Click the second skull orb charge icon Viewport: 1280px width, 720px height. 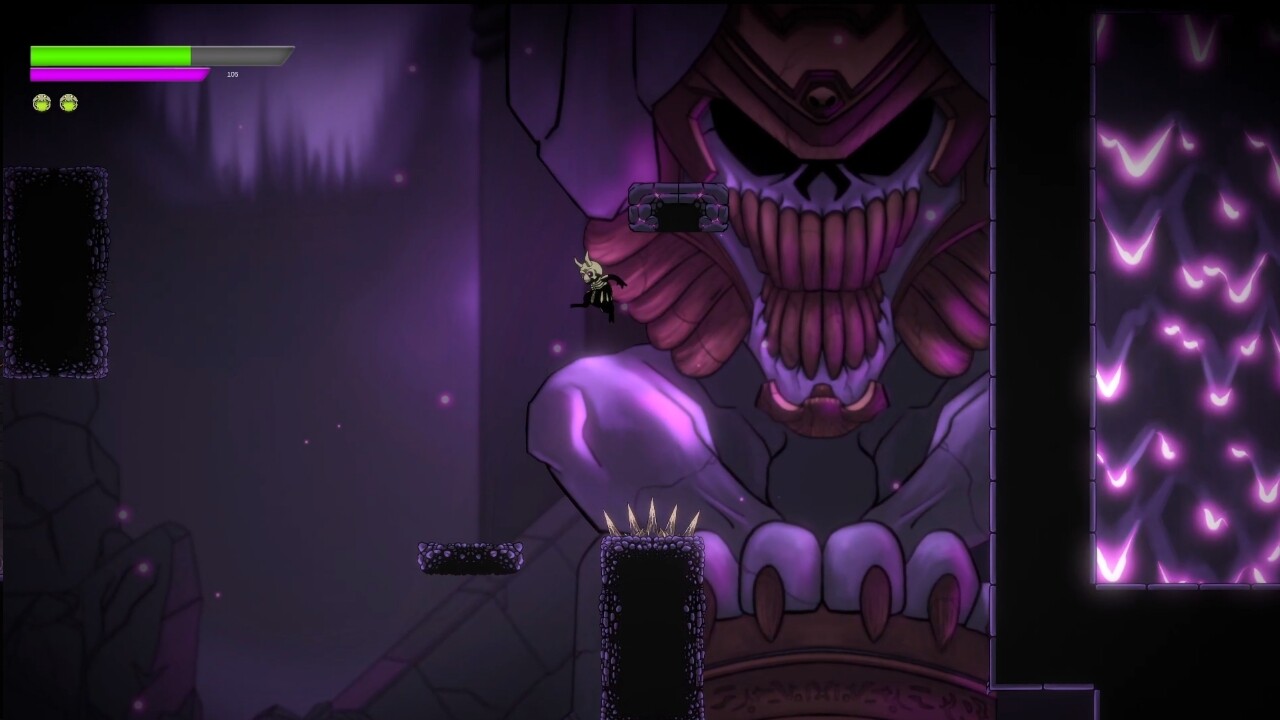tap(68, 101)
